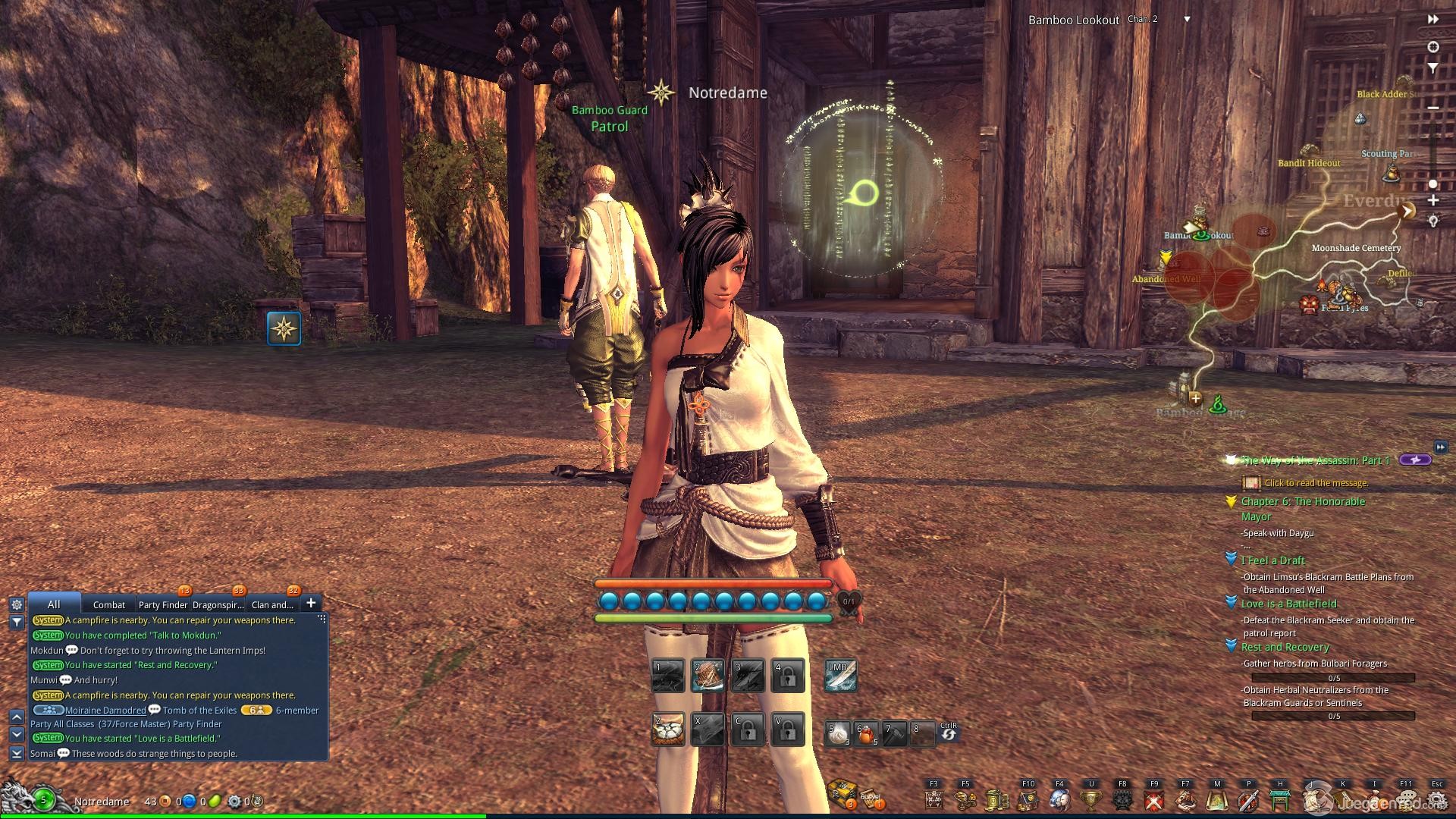Open the minimap filter funnel

[1433, 68]
